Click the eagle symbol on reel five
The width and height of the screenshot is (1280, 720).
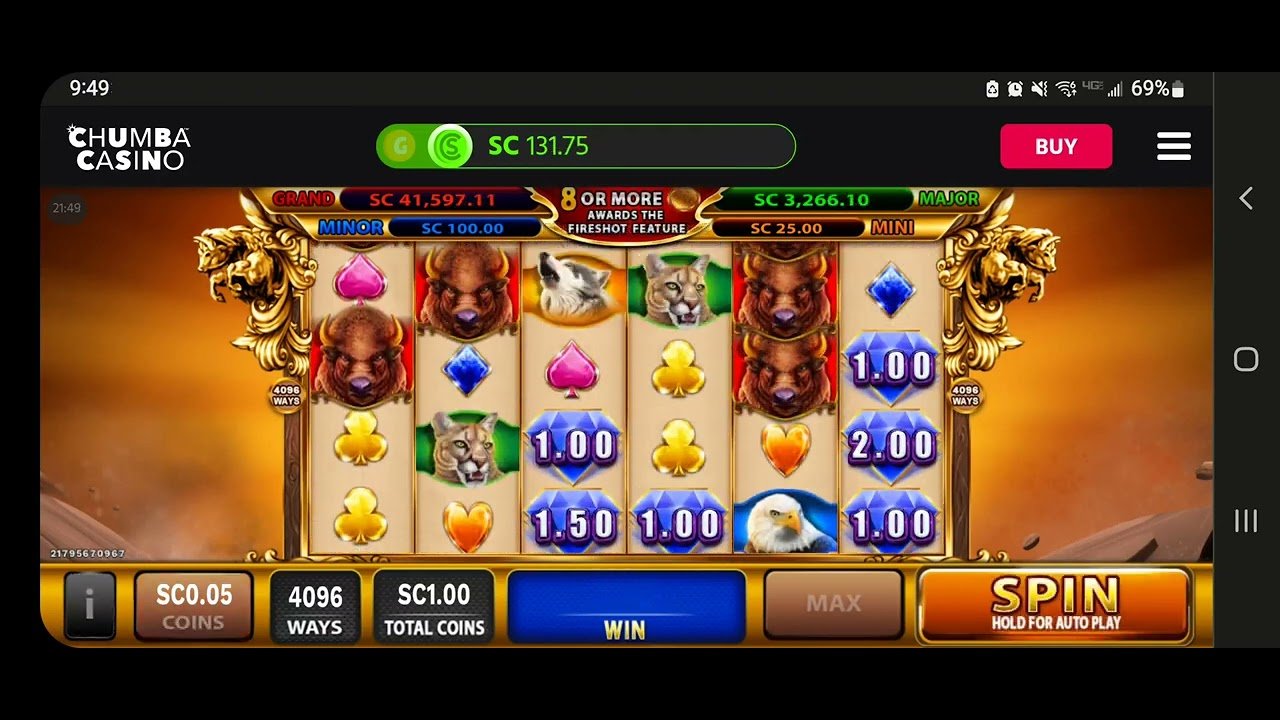(785, 520)
